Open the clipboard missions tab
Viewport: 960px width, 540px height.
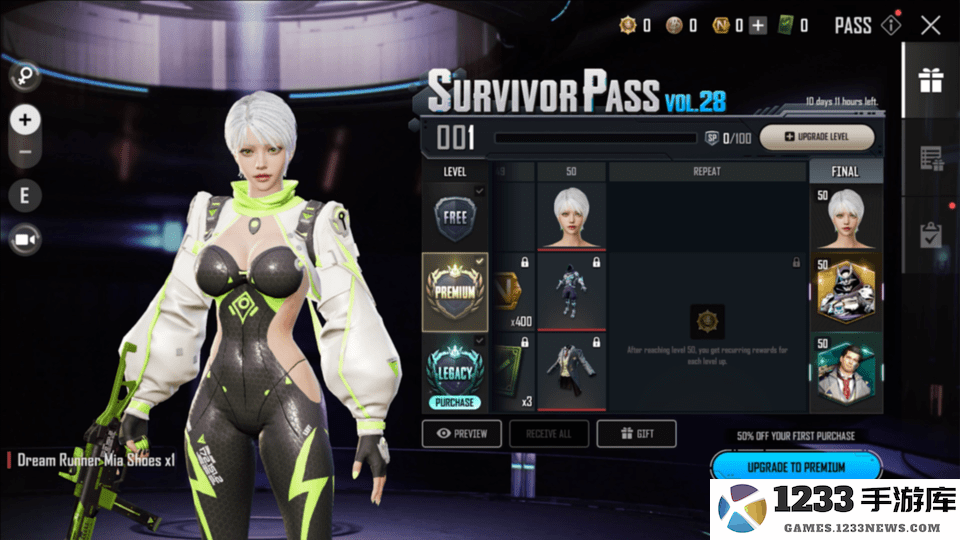931,235
